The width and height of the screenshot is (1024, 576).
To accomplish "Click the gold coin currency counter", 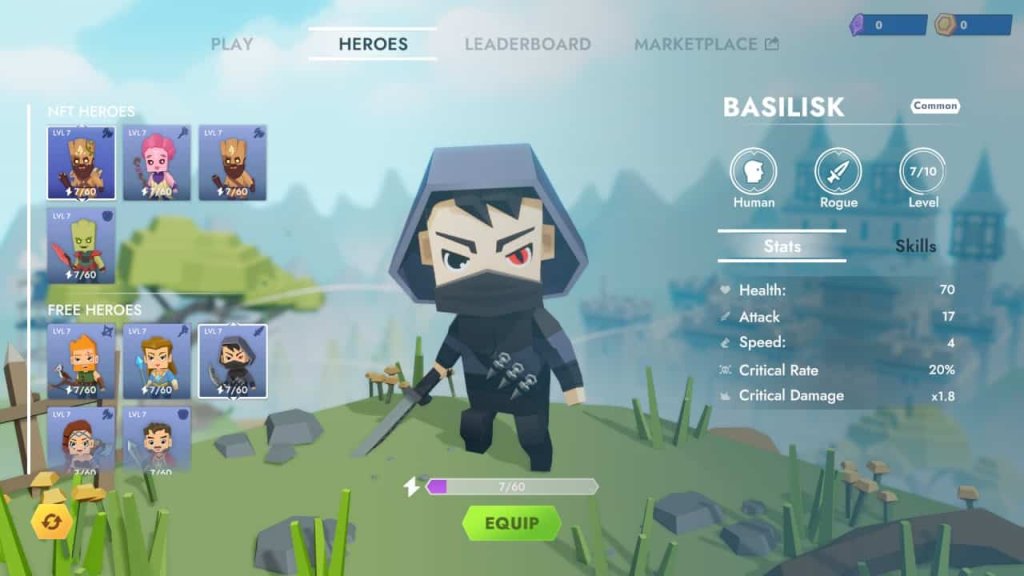I will (973, 25).
